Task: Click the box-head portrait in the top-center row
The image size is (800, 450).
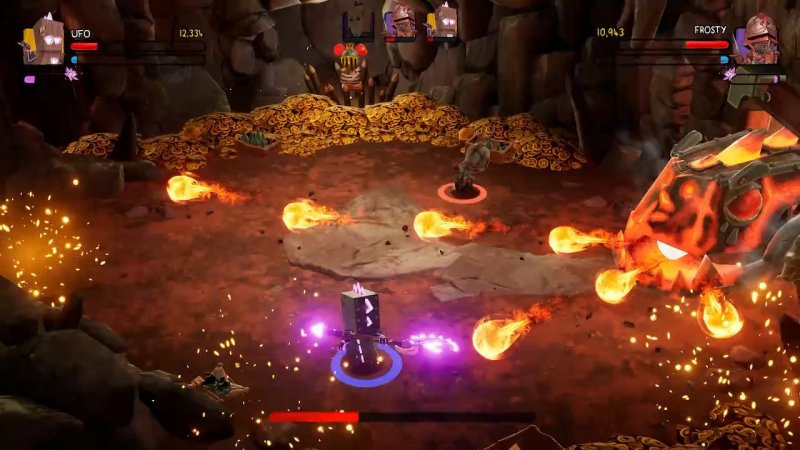Action: [x=442, y=21]
